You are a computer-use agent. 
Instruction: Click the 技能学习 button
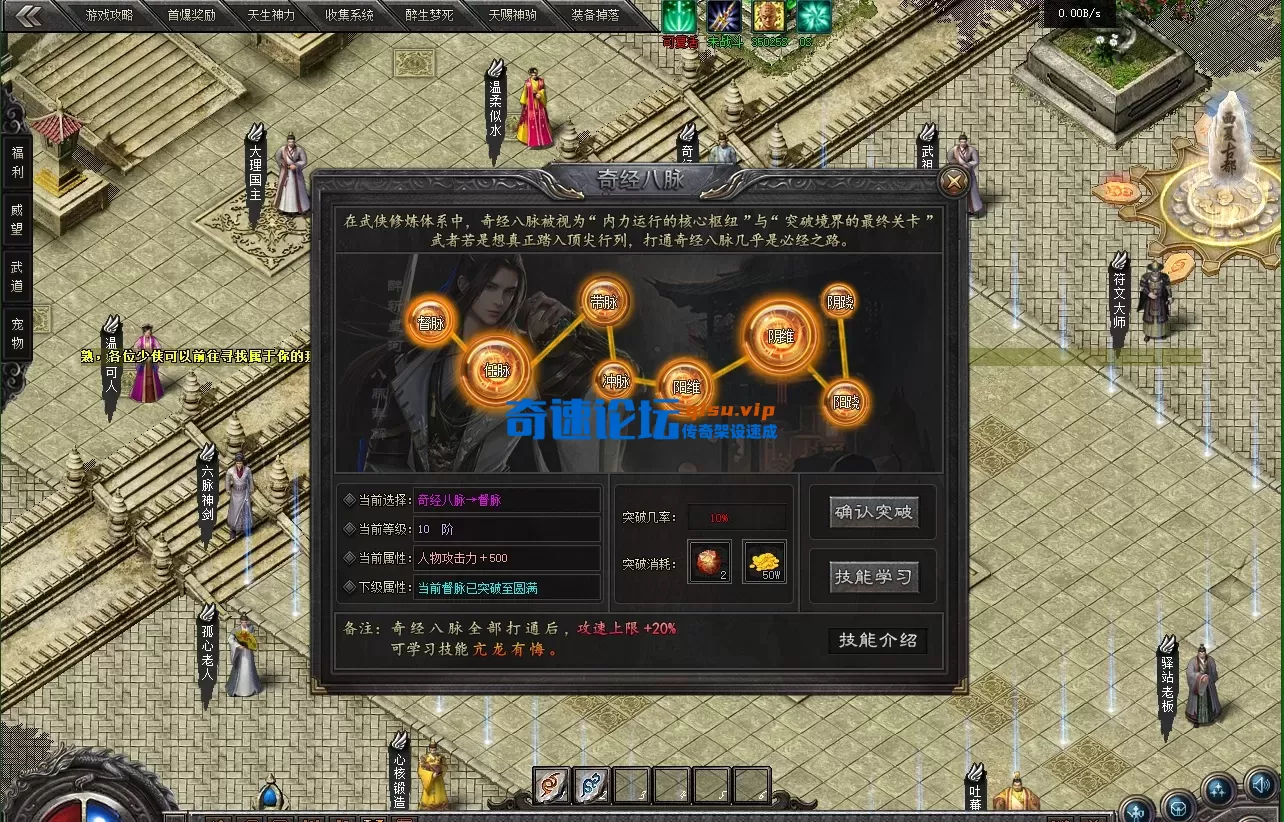(x=872, y=575)
